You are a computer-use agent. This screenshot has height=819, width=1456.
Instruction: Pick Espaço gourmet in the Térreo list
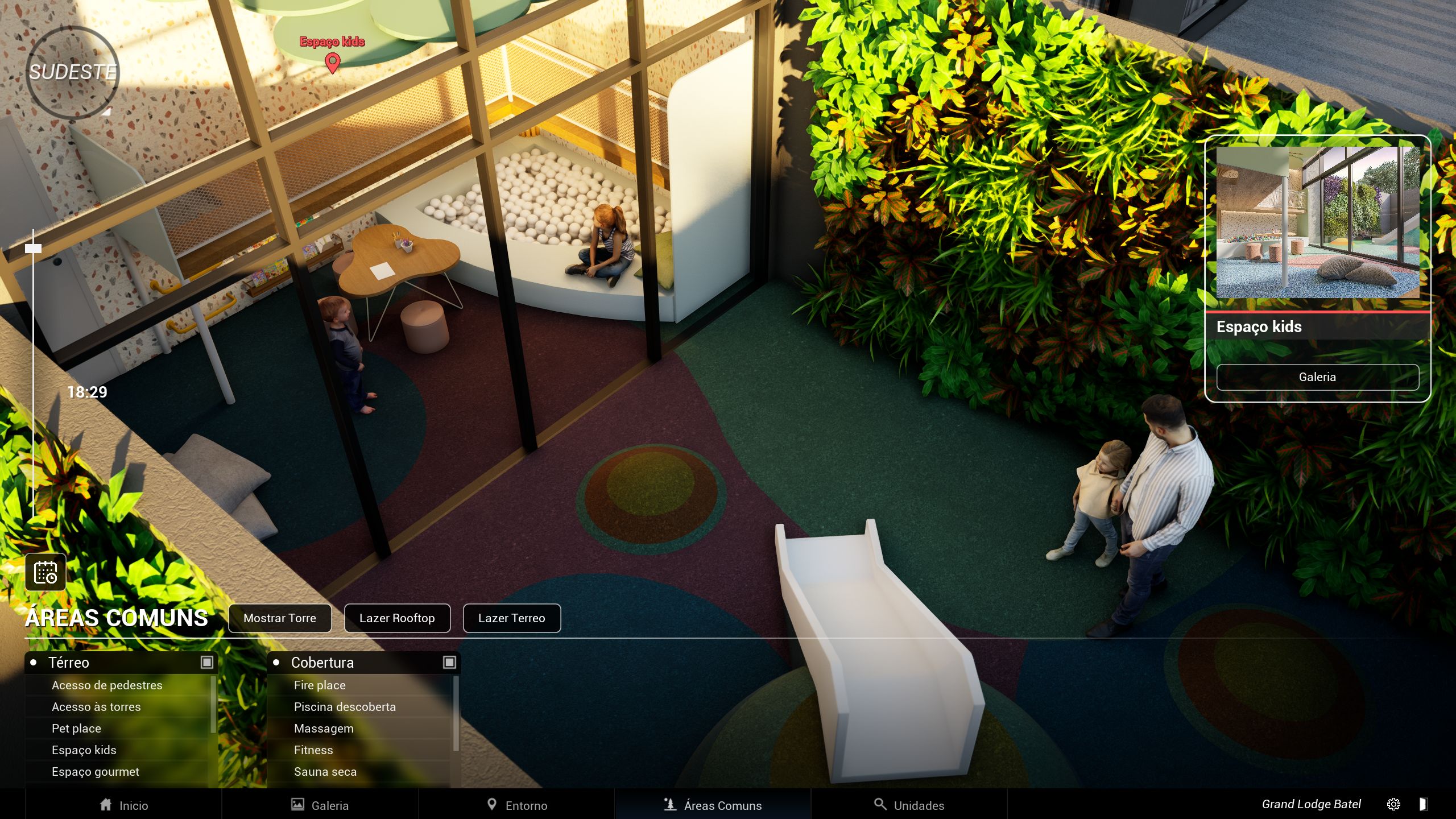(x=96, y=772)
